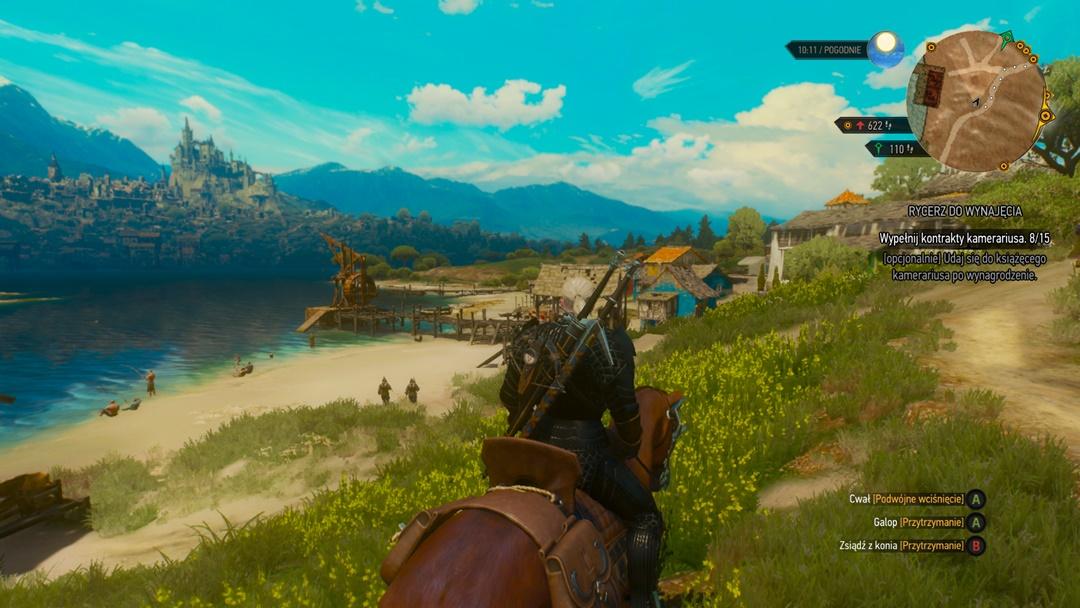Select the yellow tracked objective marker on the minimap
This screenshot has height=608, width=1080.
(x=1046, y=115)
